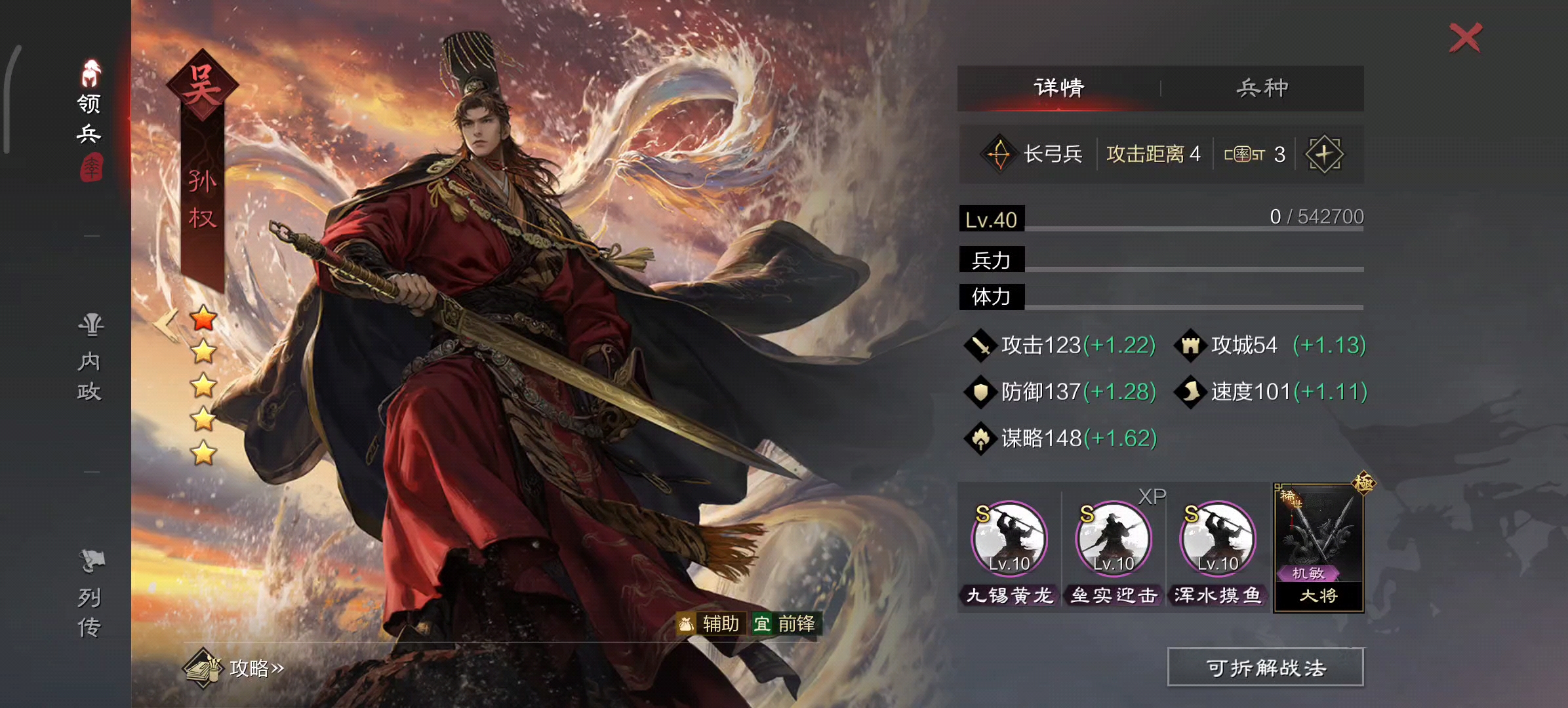Viewport: 1568px width, 708px height.
Task: Open the 领兵 section
Action: pyautogui.click(x=90, y=118)
